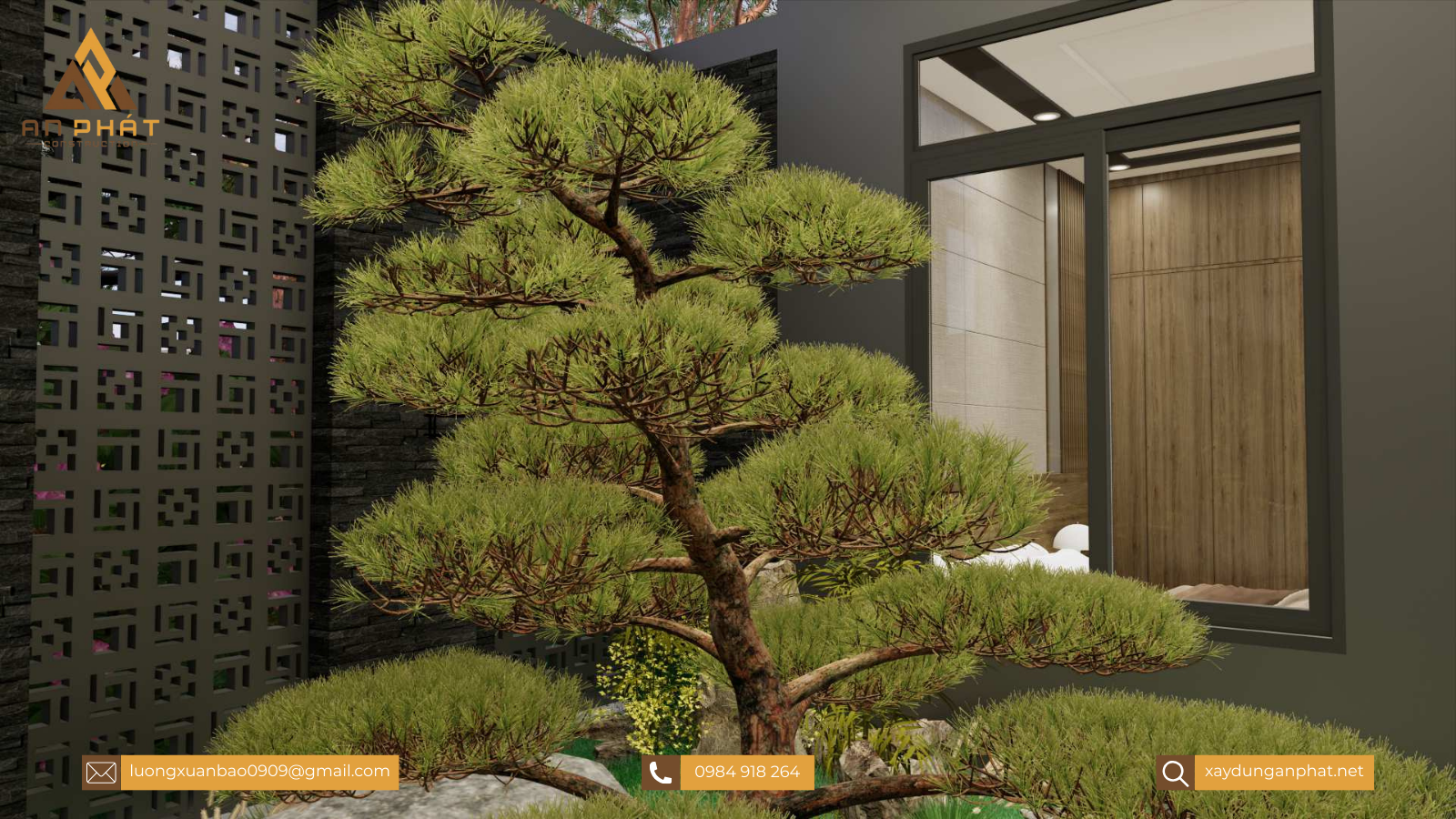1456x819 pixels.
Task: Click the An Phát logo
Action: [90, 88]
